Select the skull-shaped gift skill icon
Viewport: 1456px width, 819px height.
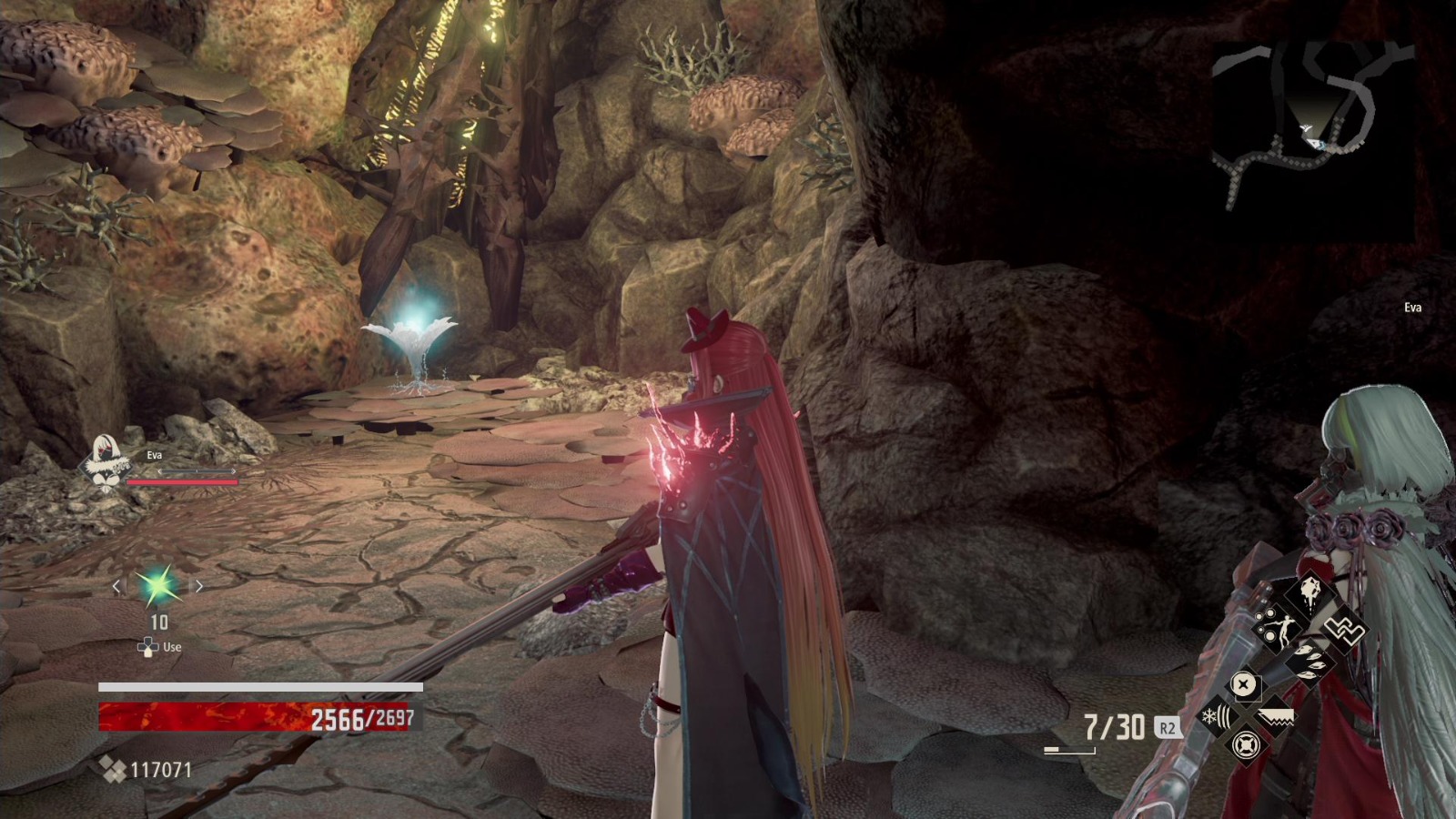click(1309, 593)
